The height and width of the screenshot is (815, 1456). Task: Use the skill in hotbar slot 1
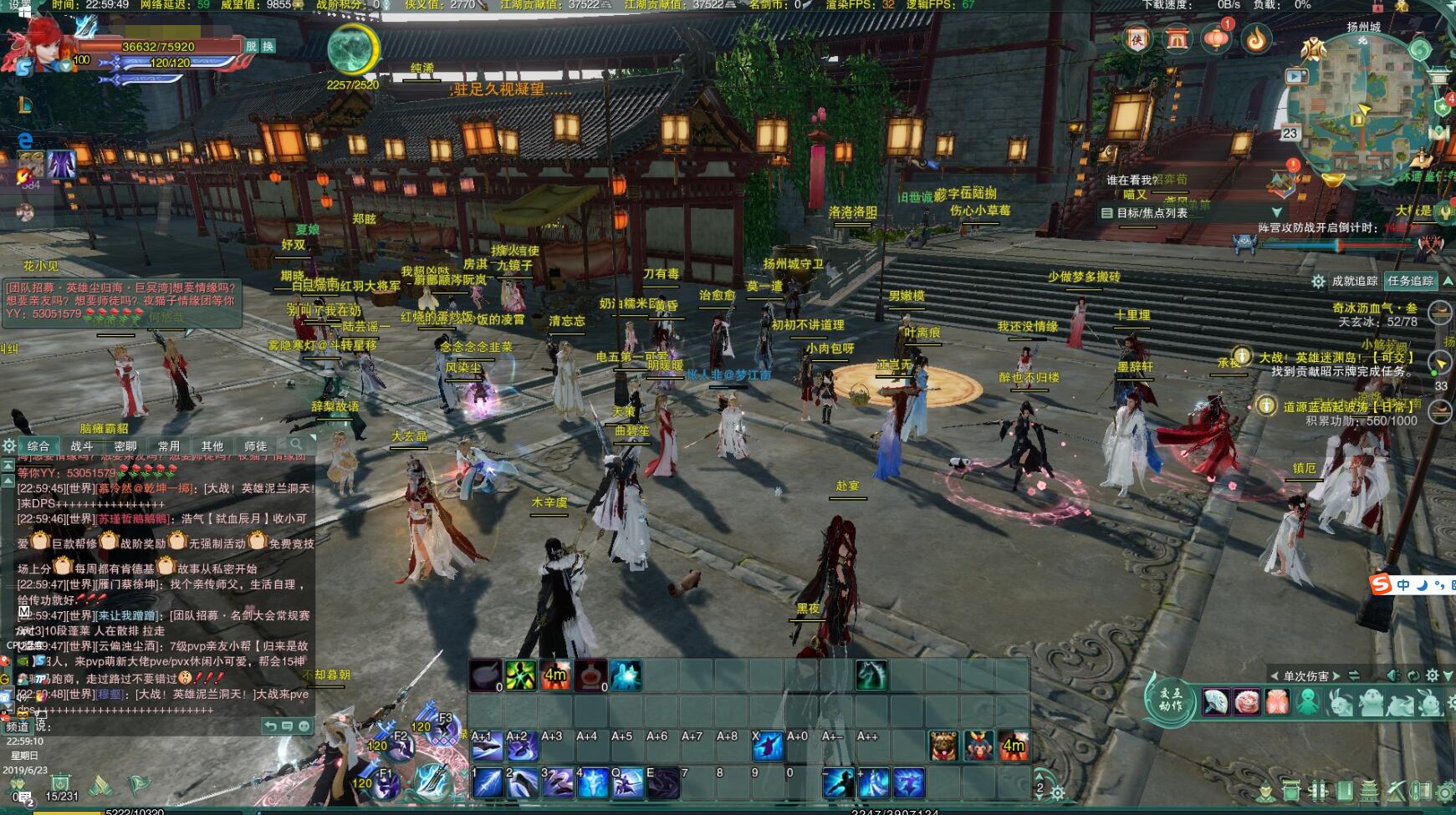[x=488, y=783]
